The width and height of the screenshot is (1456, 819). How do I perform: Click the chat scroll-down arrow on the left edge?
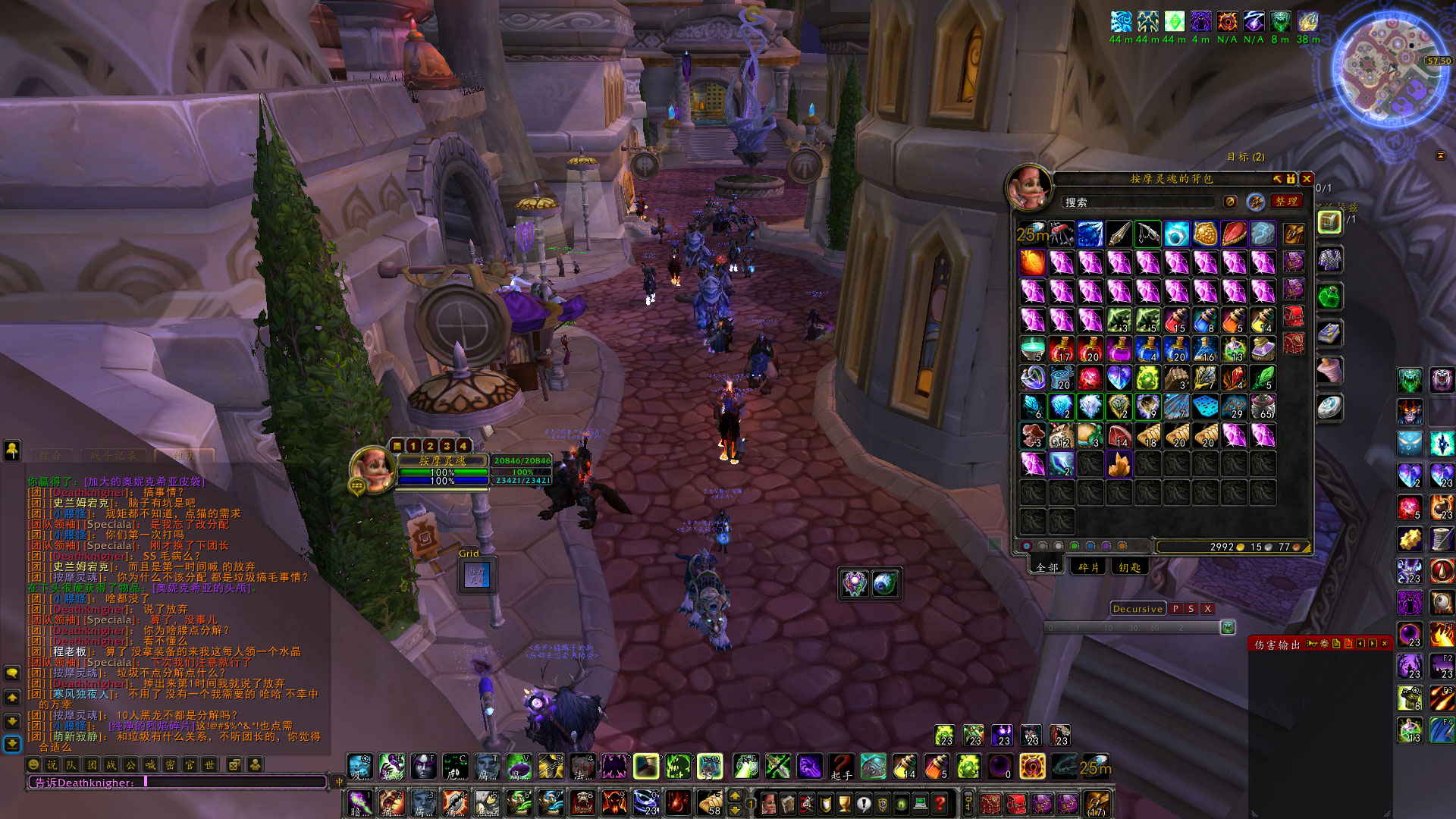point(12,721)
